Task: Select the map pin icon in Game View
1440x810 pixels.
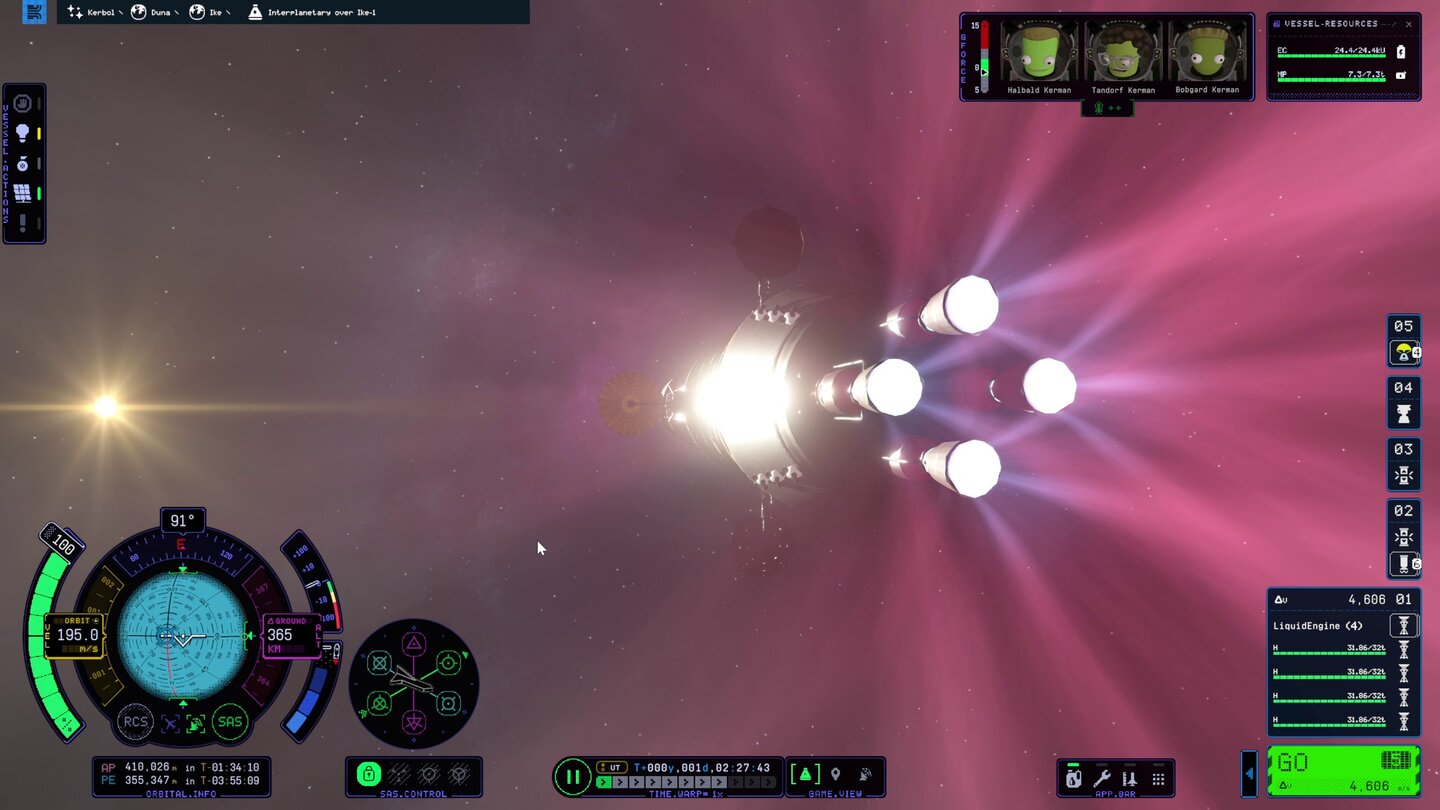Action: point(836,774)
